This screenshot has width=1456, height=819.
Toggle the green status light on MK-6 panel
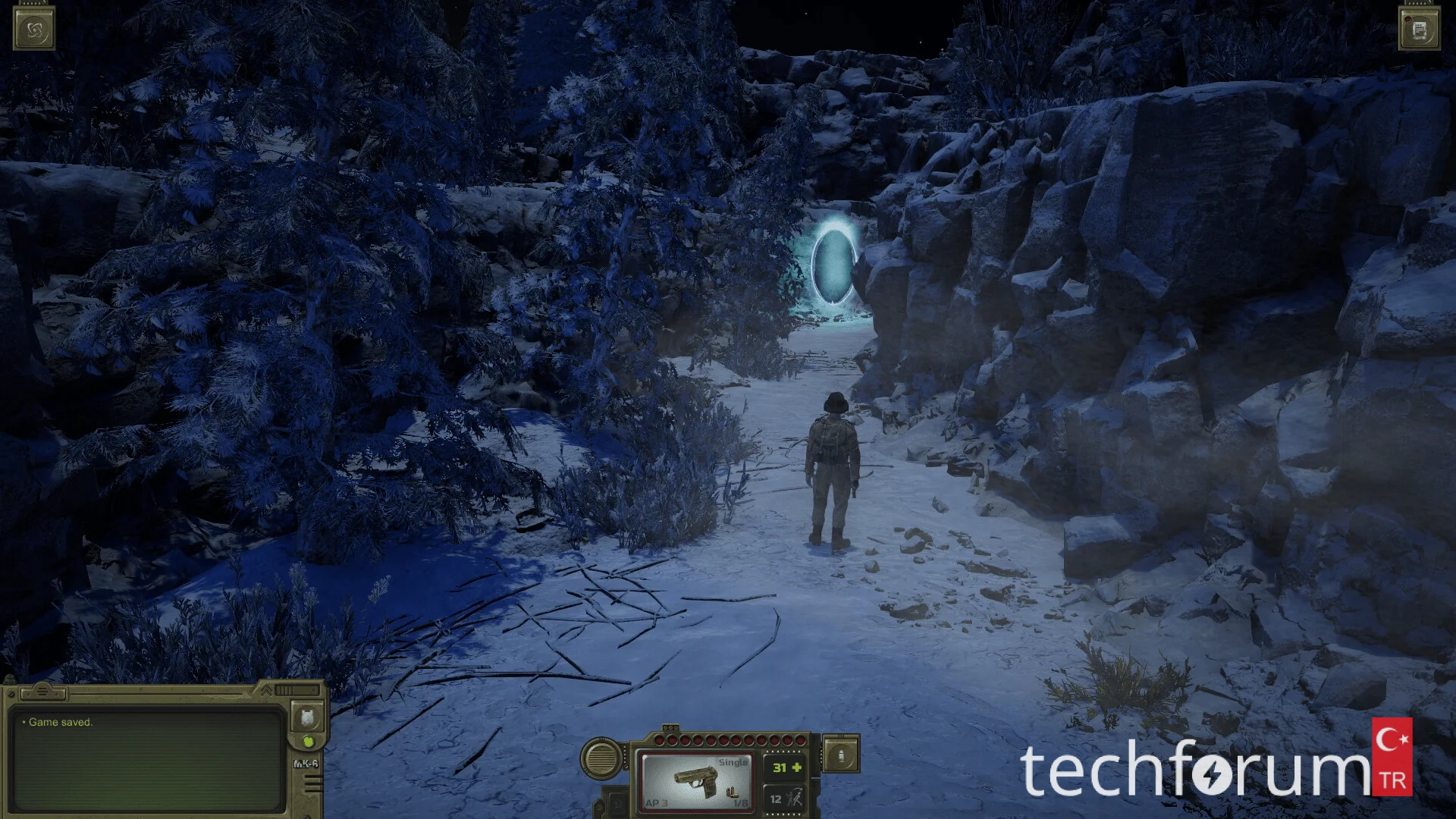pos(310,742)
